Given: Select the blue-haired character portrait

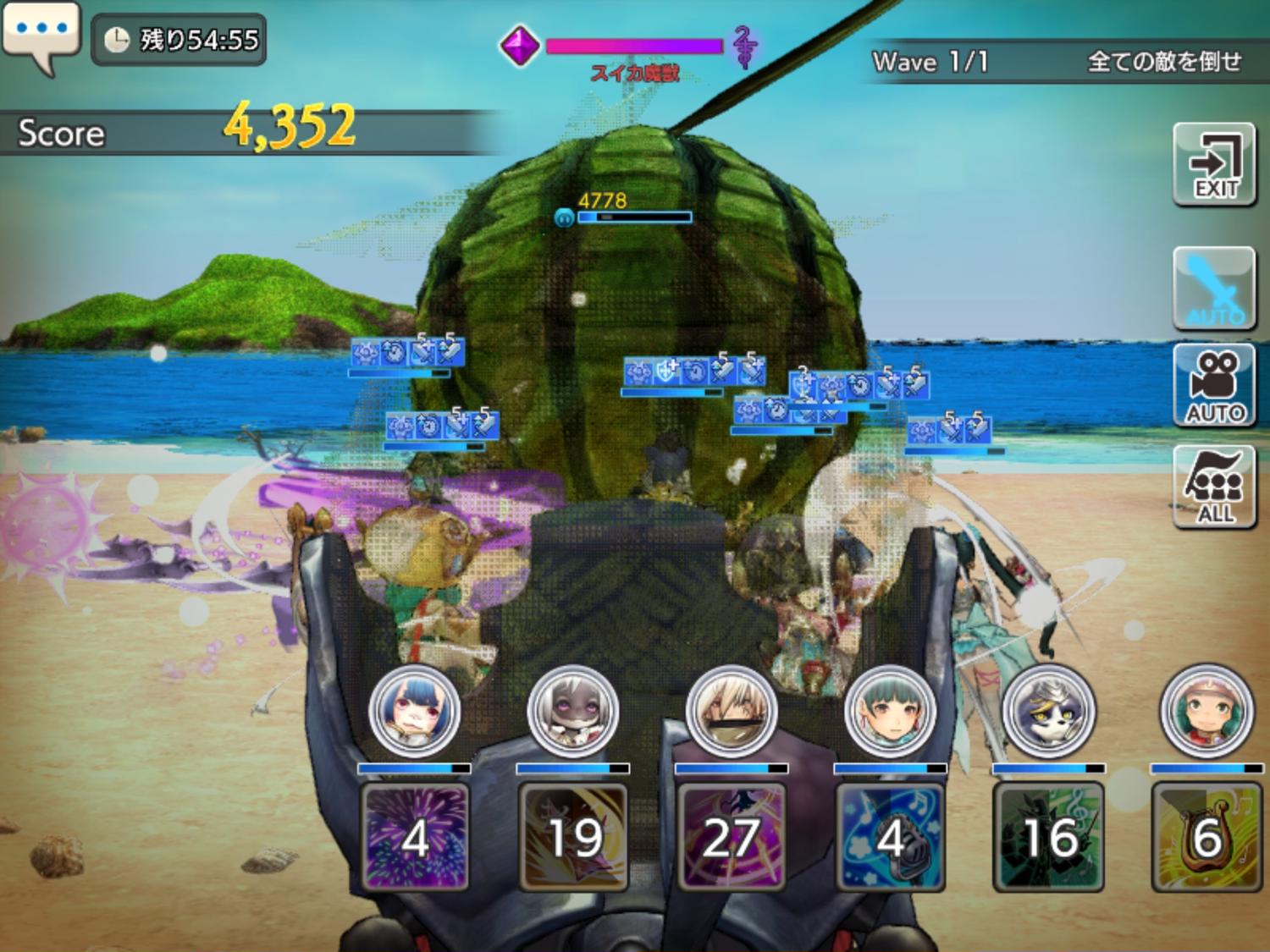Looking at the screenshot, I should (415, 710).
